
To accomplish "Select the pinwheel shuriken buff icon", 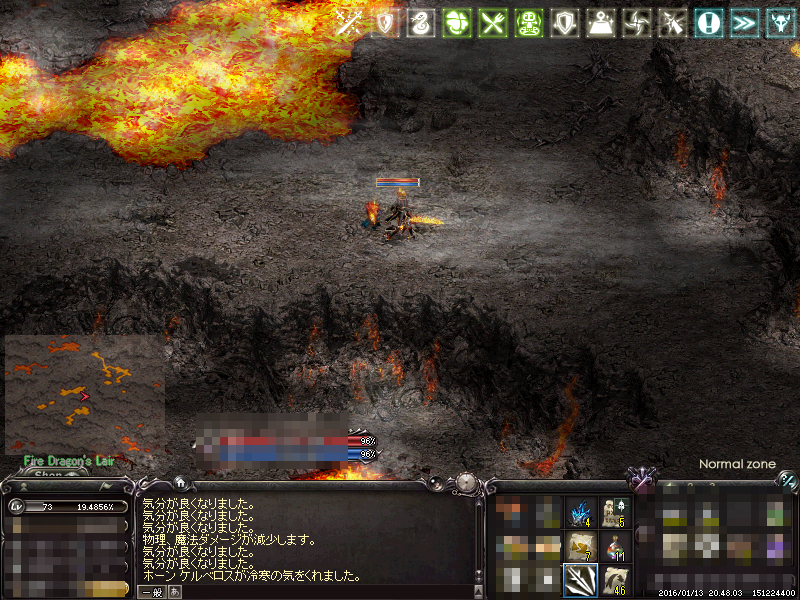I will [637, 23].
